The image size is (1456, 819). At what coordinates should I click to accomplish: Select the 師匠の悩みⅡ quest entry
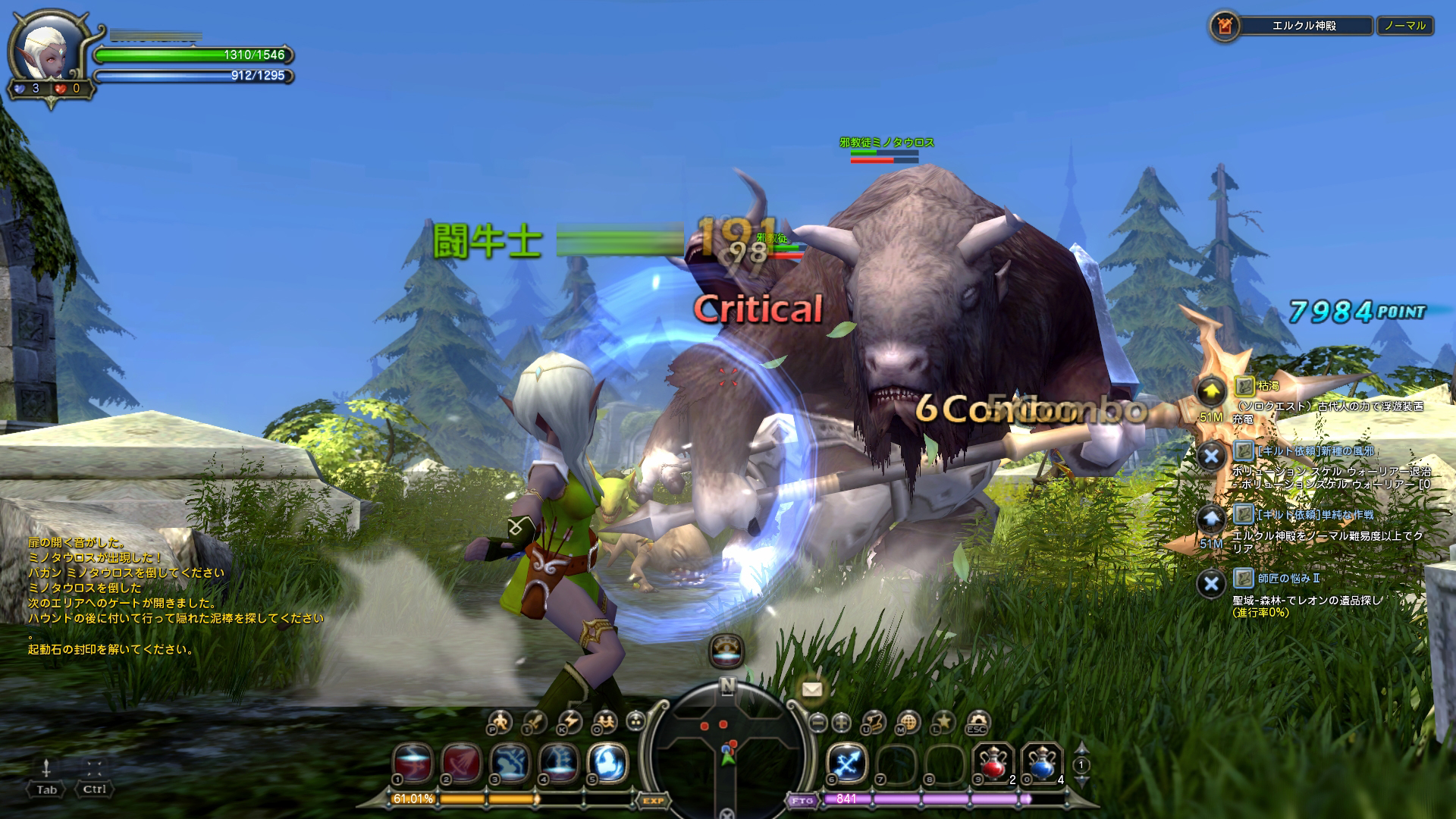point(1288,578)
